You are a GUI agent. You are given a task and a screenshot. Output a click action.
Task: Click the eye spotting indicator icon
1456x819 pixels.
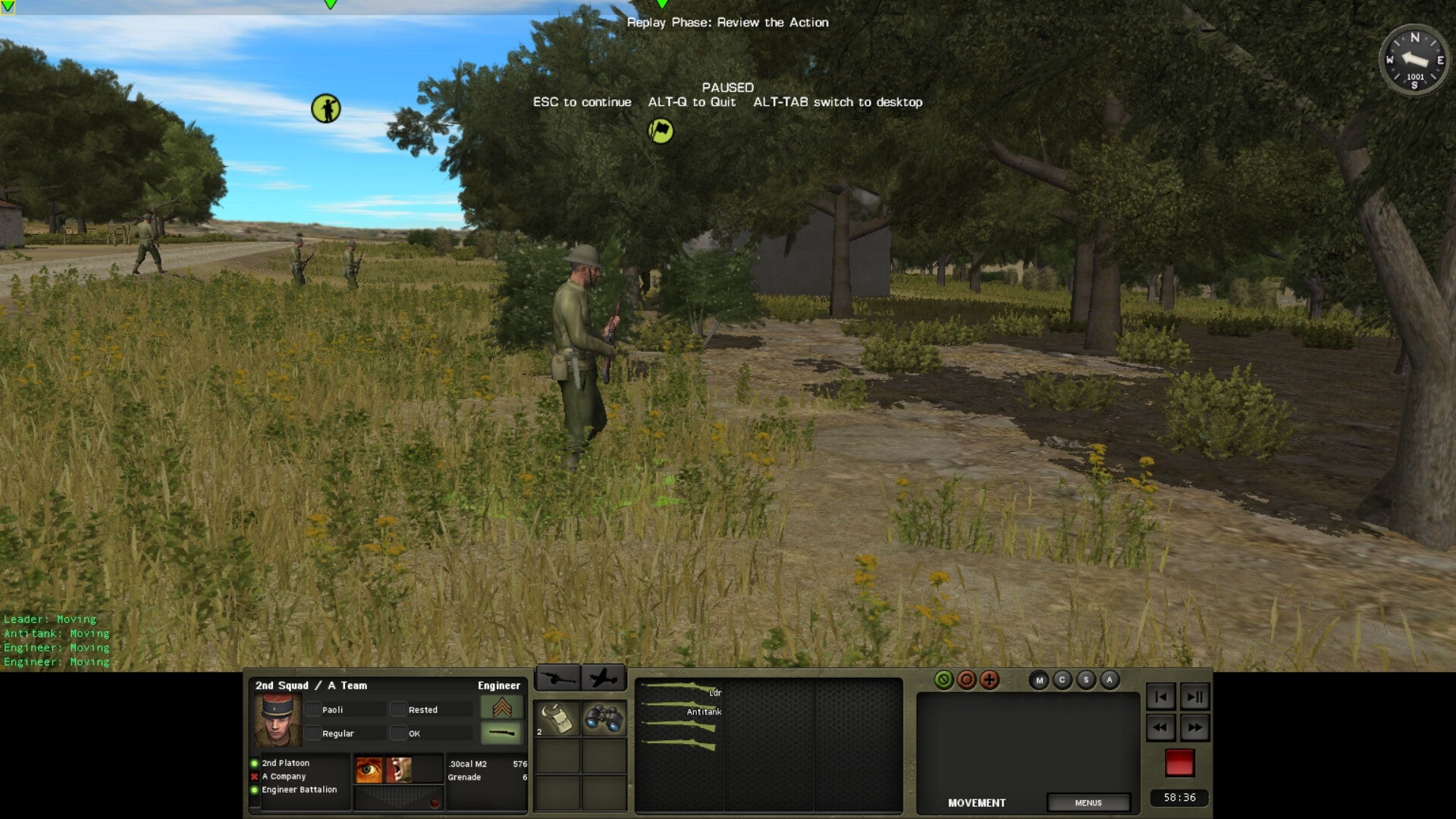[x=369, y=770]
